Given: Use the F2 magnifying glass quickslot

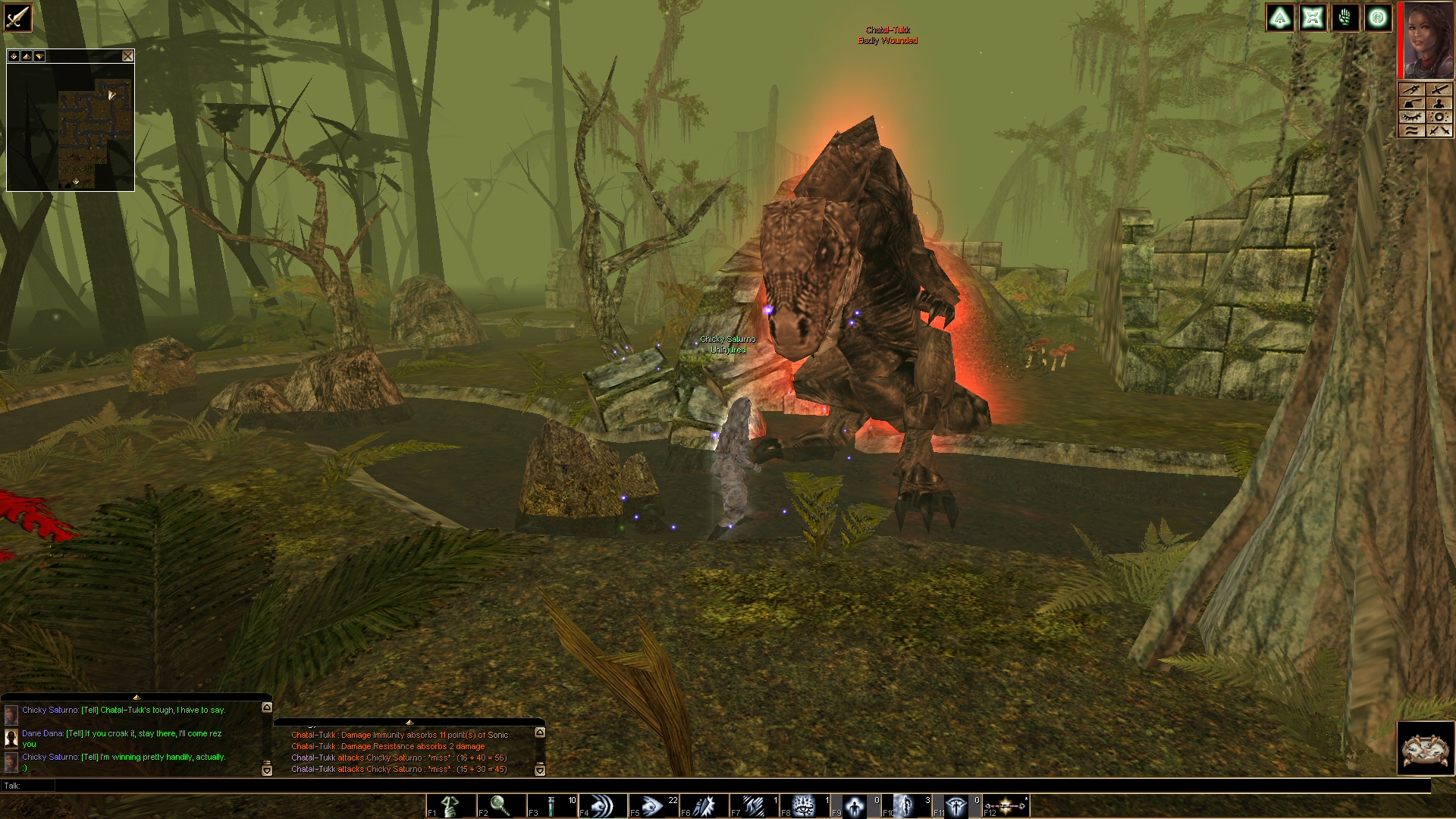Looking at the screenshot, I should pos(500,805).
